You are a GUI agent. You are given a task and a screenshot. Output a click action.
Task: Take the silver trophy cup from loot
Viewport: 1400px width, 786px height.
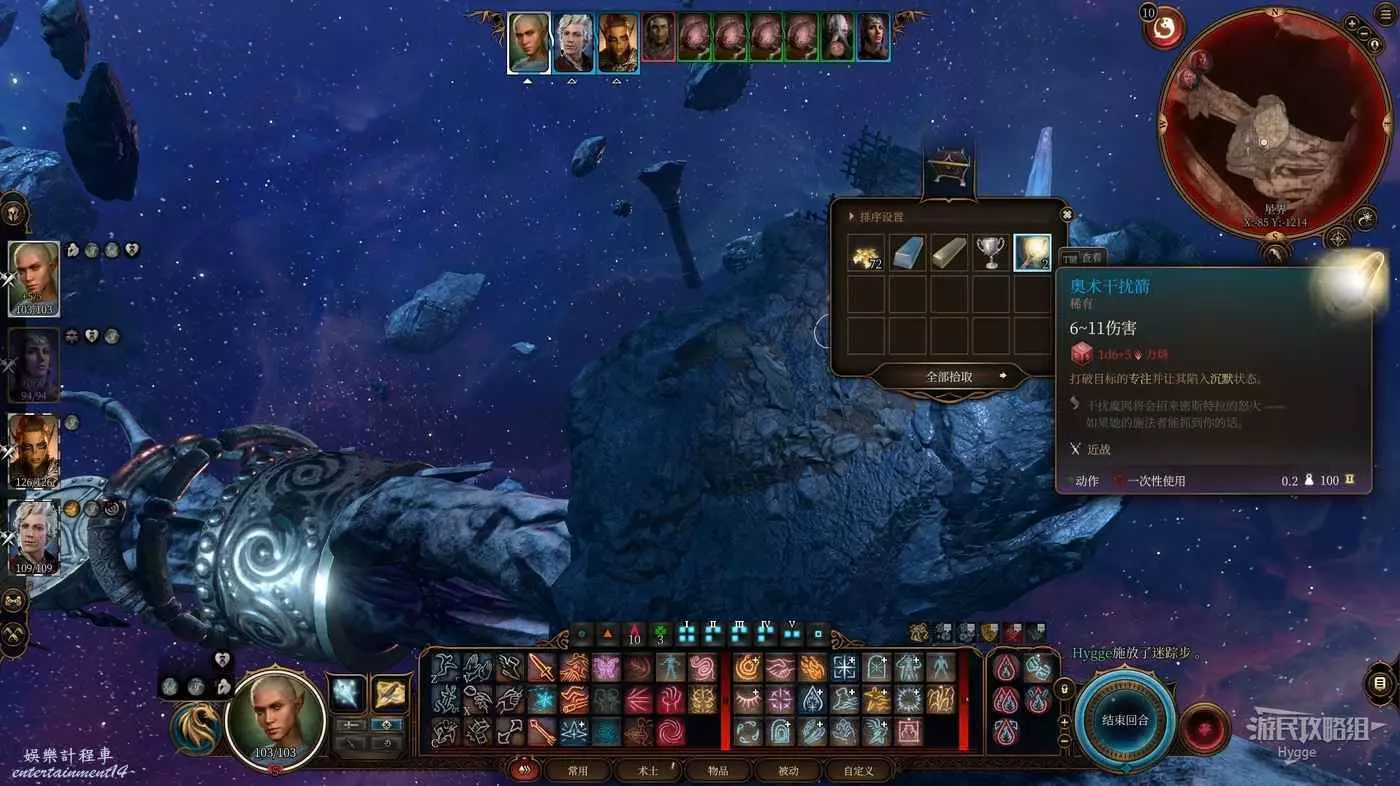click(x=990, y=254)
